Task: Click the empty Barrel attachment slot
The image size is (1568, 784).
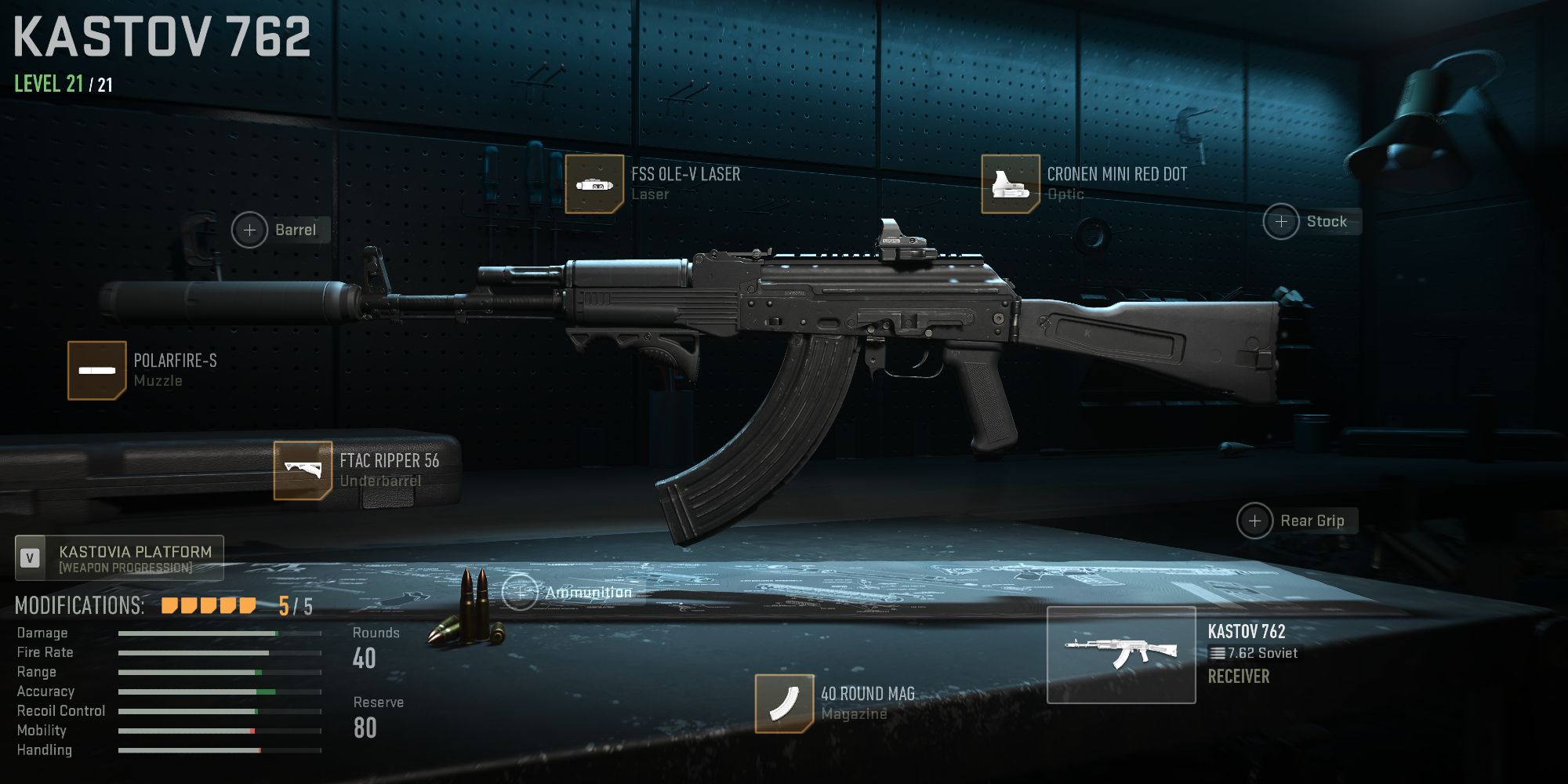Action: pyautogui.click(x=250, y=230)
